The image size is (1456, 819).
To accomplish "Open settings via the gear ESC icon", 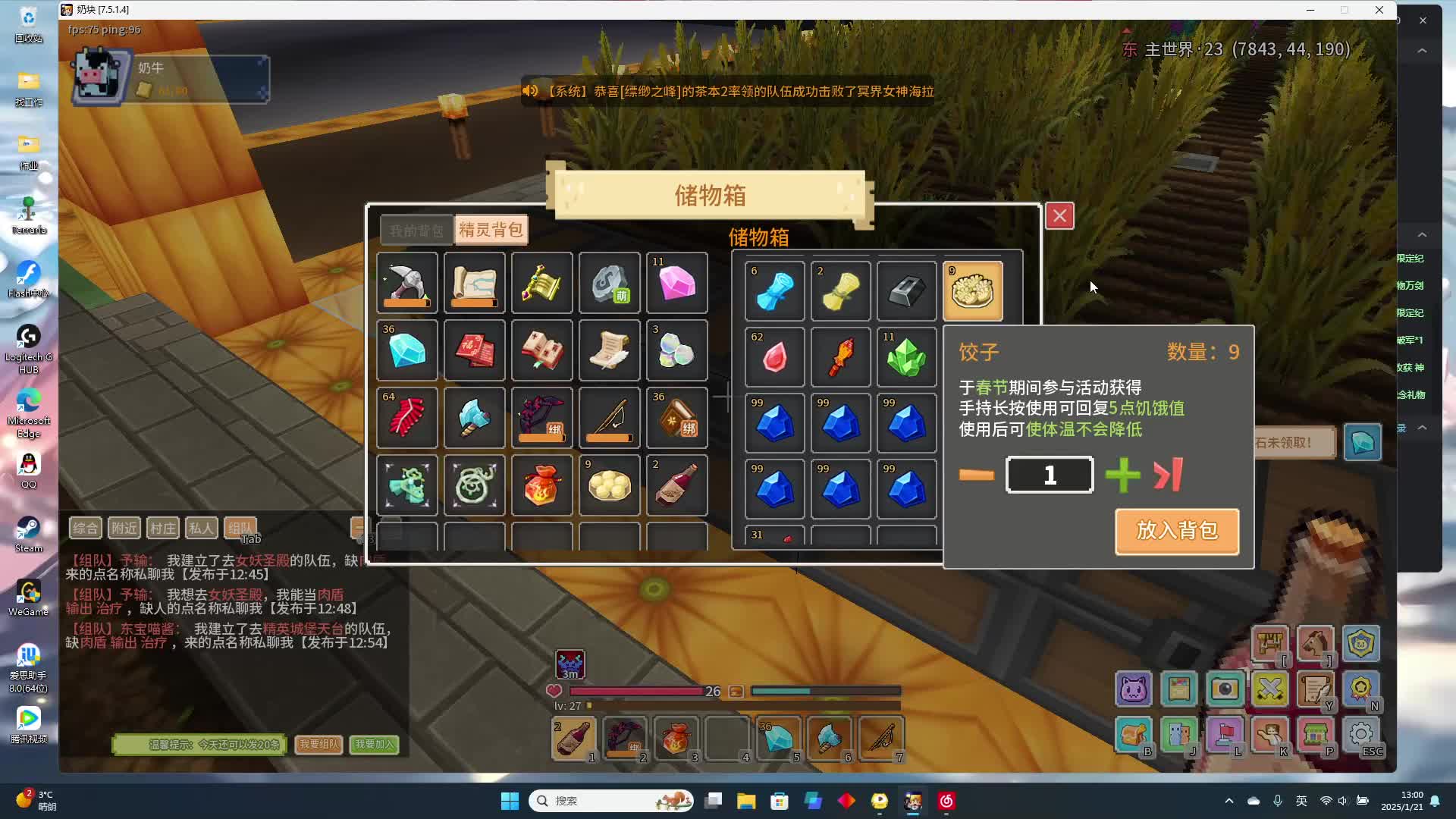I will click(1361, 735).
